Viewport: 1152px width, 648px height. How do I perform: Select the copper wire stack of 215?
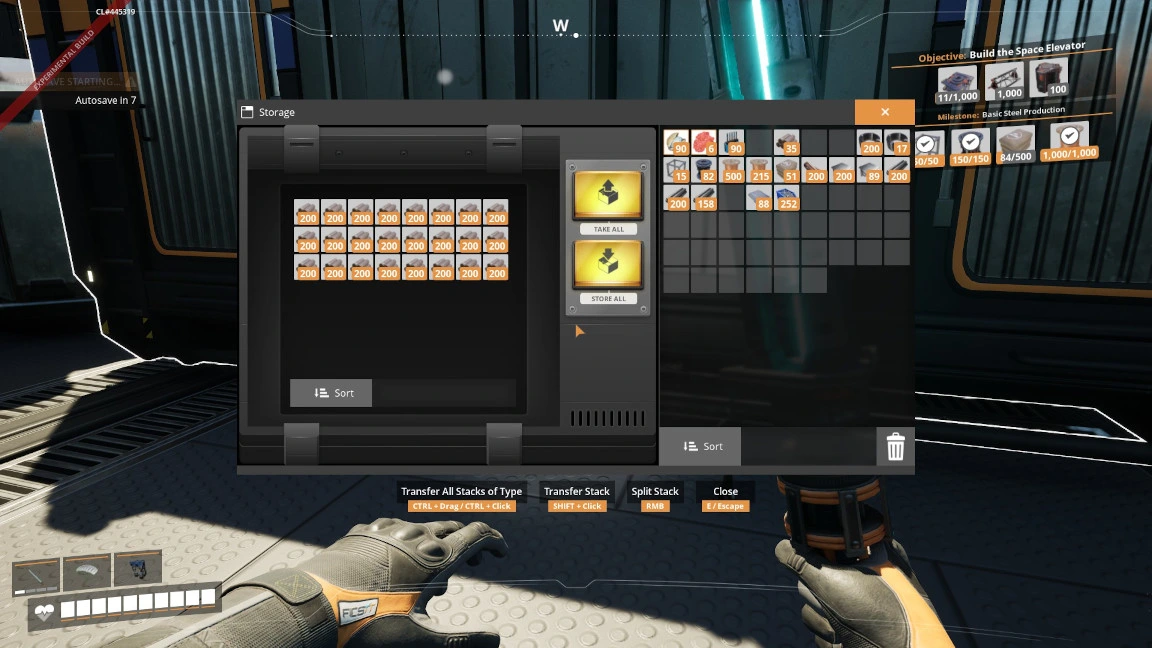759,170
